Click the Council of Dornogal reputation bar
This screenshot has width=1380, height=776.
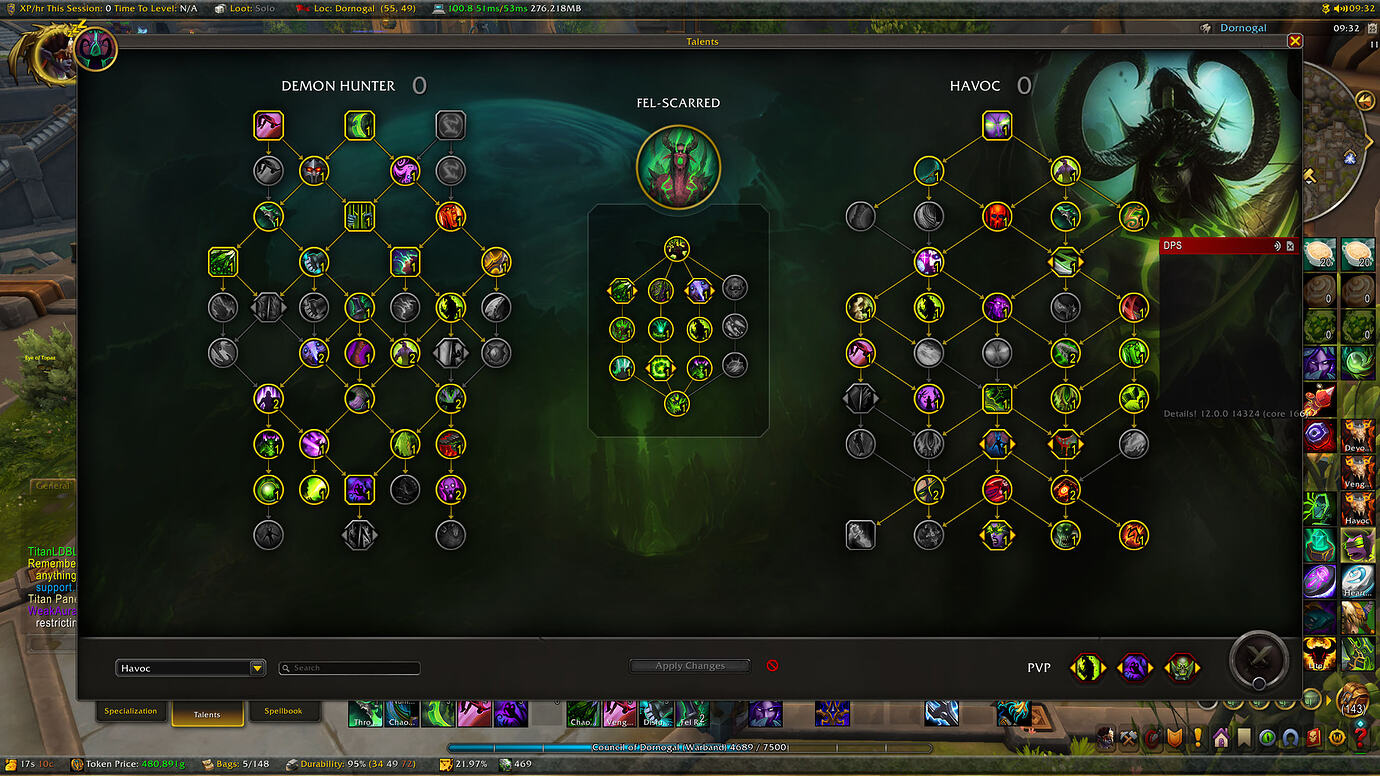click(x=690, y=747)
